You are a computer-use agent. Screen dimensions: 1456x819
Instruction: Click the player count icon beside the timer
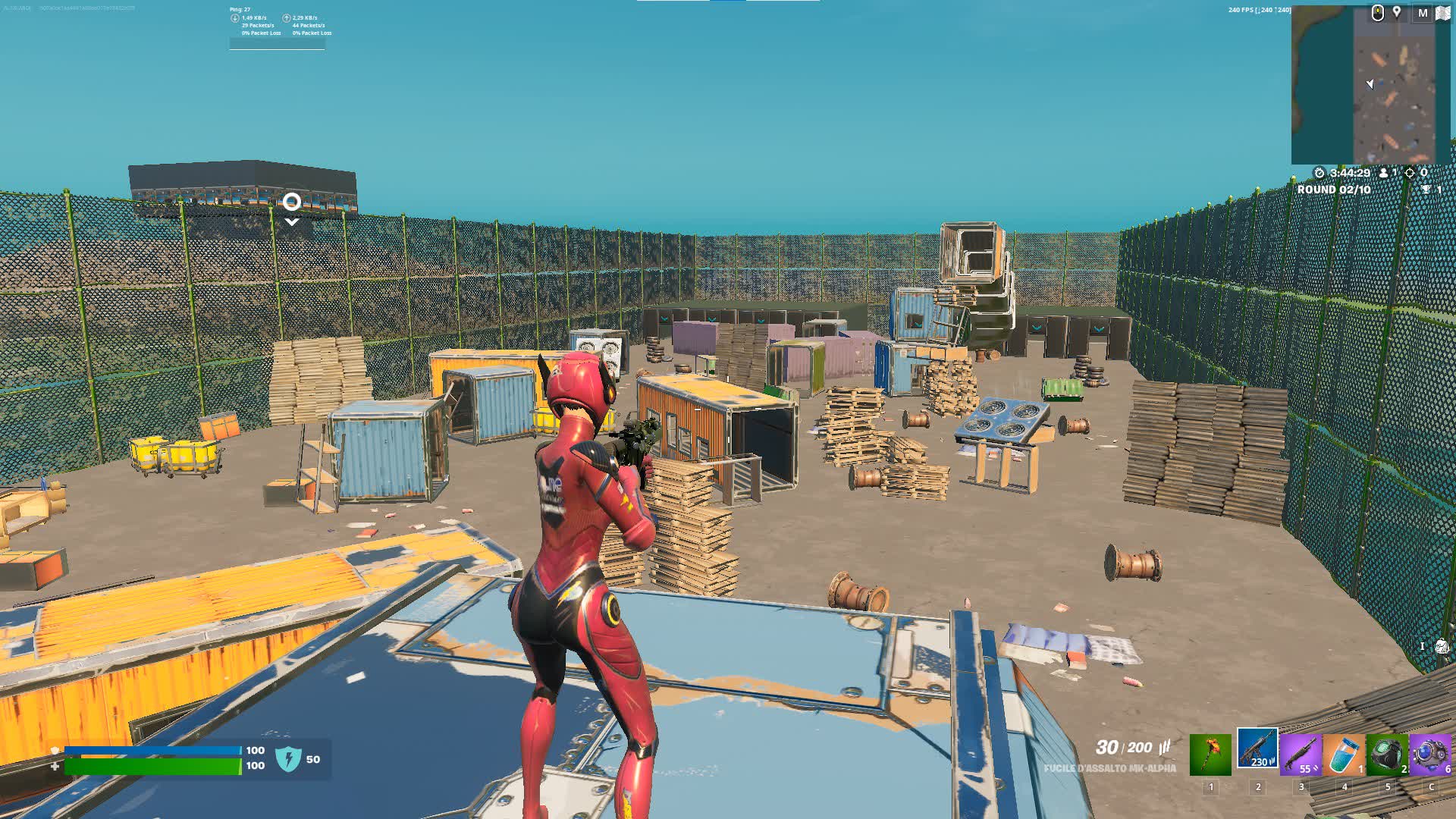click(x=1384, y=172)
